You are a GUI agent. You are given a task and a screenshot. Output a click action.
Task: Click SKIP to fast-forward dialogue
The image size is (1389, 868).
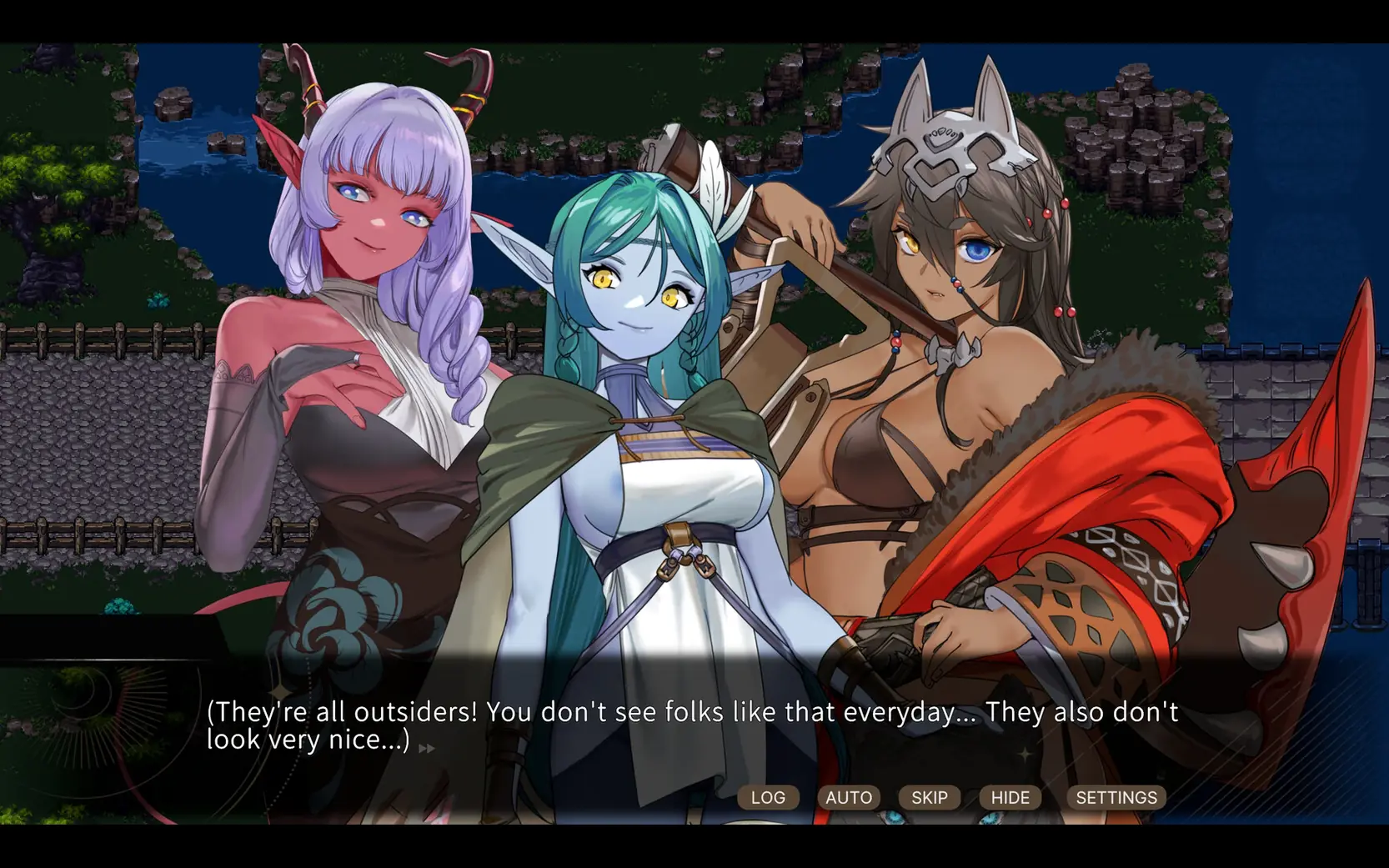click(x=929, y=797)
